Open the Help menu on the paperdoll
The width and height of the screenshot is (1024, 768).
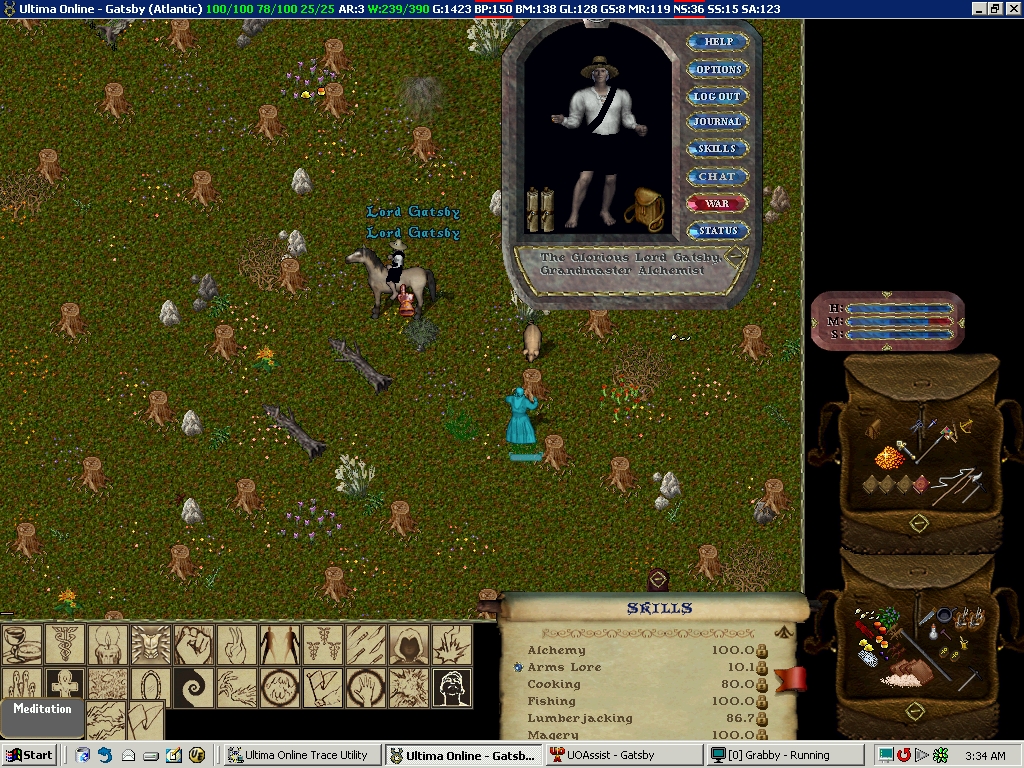[718, 42]
